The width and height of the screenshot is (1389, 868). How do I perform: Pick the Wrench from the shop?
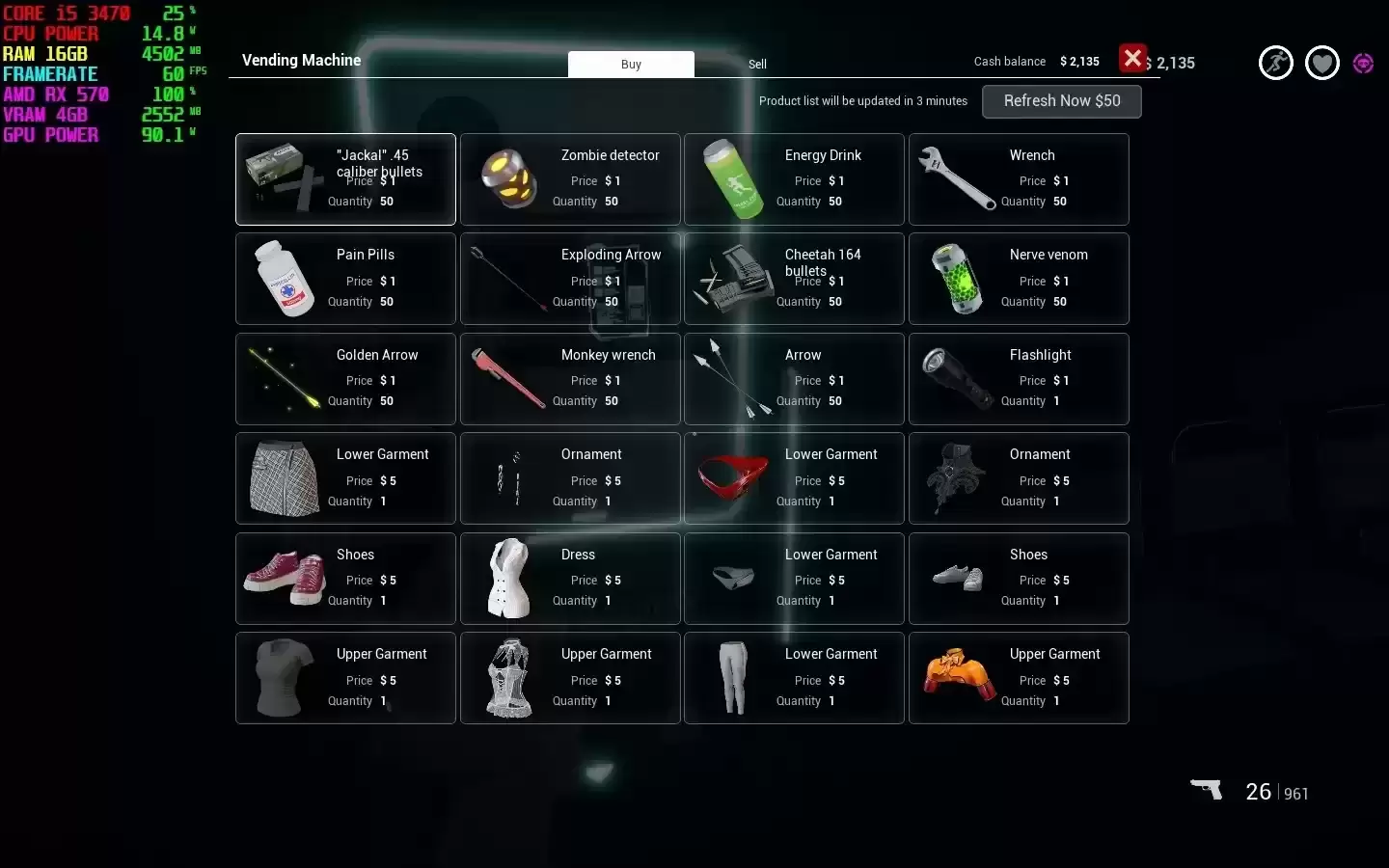pyautogui.click(x=1019, y=179)
